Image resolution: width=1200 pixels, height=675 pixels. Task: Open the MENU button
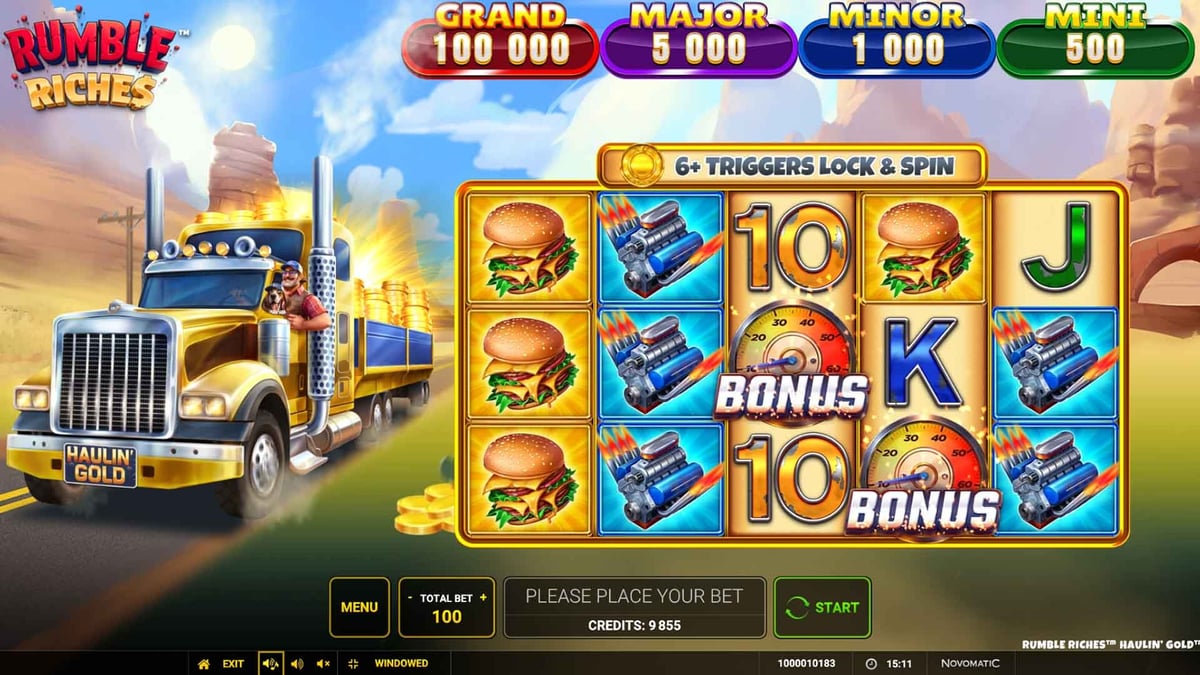coord(359,607)
